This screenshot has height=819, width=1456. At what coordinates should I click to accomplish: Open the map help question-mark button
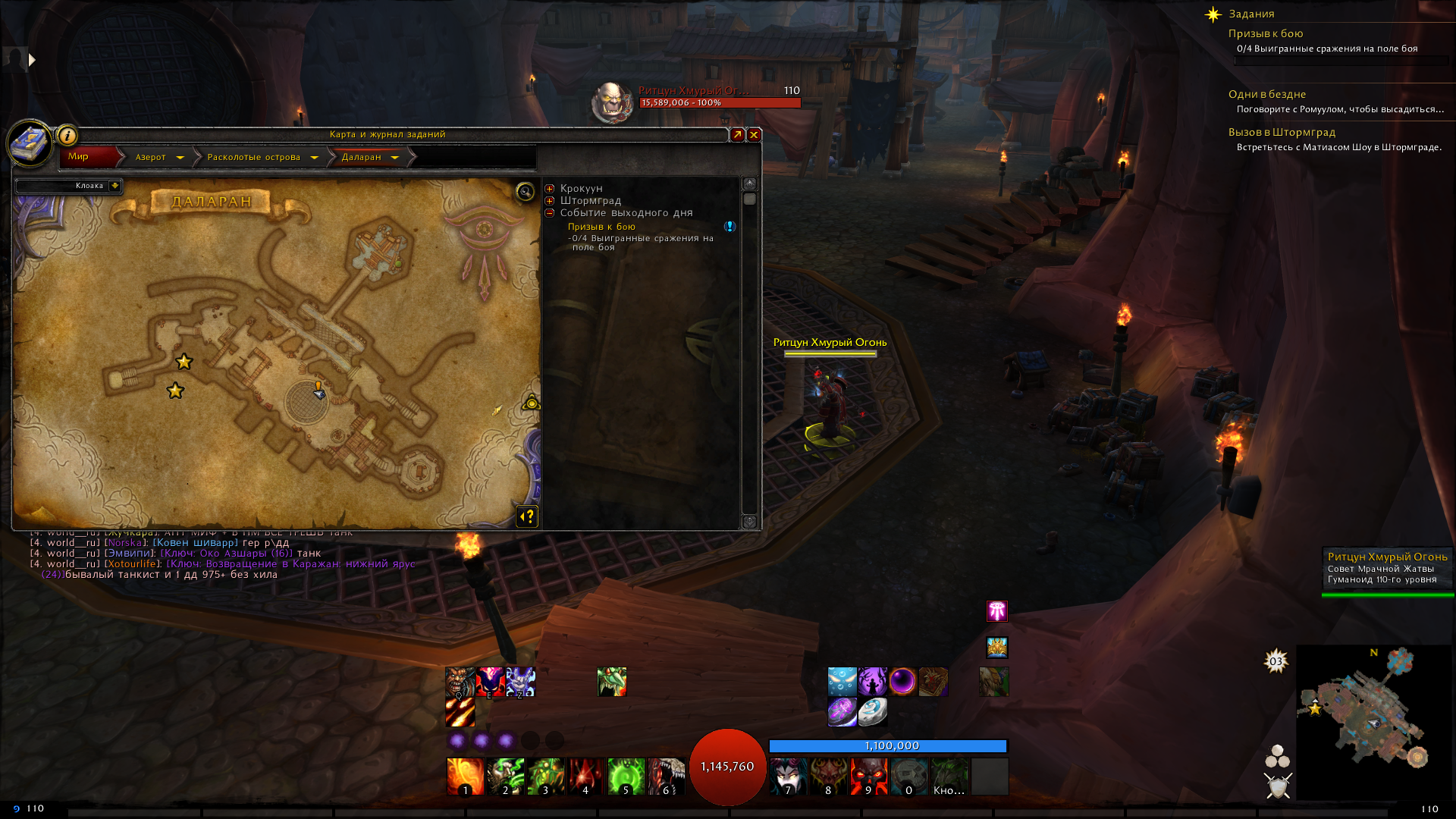pyautogui.click(x=527, y=516)
